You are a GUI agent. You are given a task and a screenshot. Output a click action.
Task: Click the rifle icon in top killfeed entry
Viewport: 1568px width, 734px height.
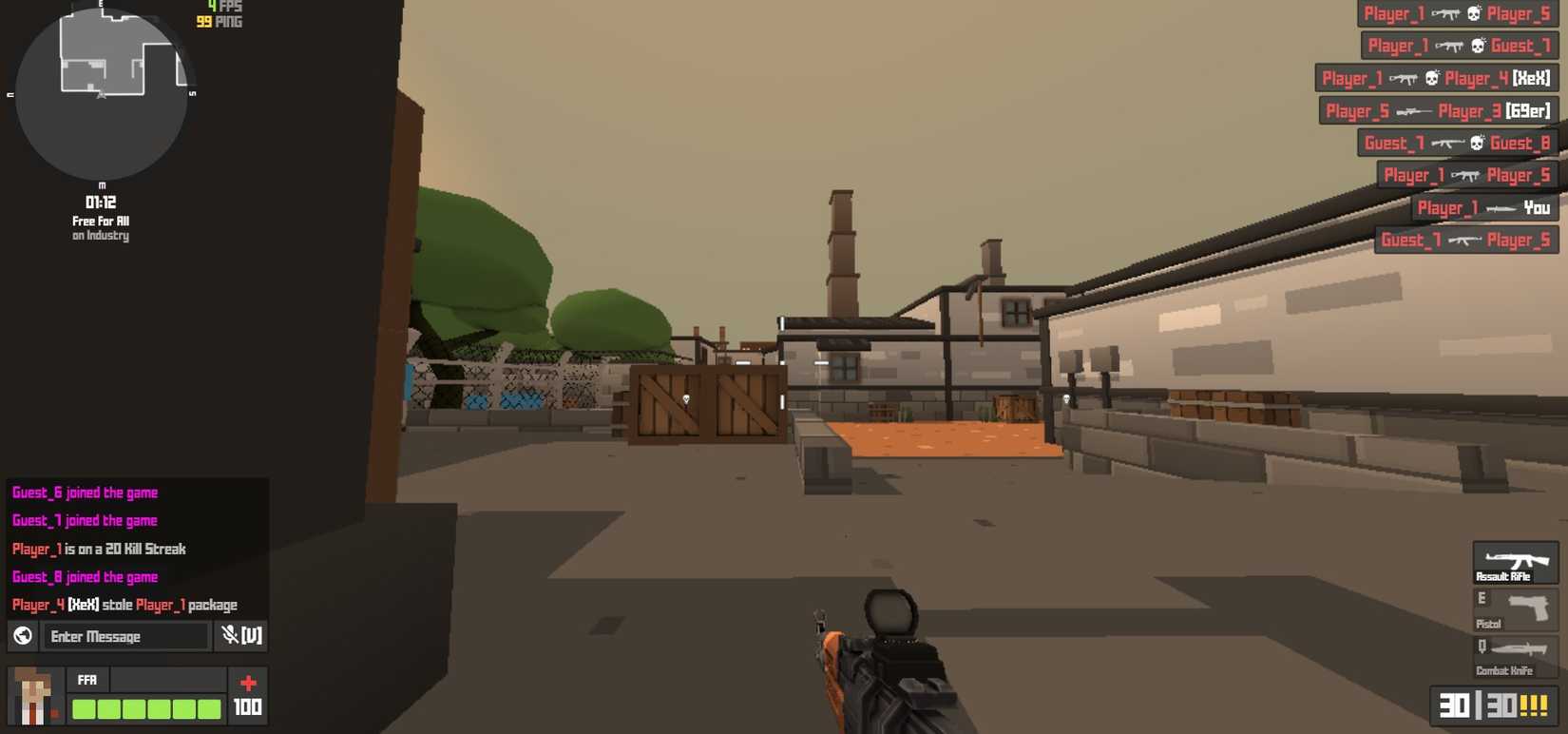click(1444, 13)
